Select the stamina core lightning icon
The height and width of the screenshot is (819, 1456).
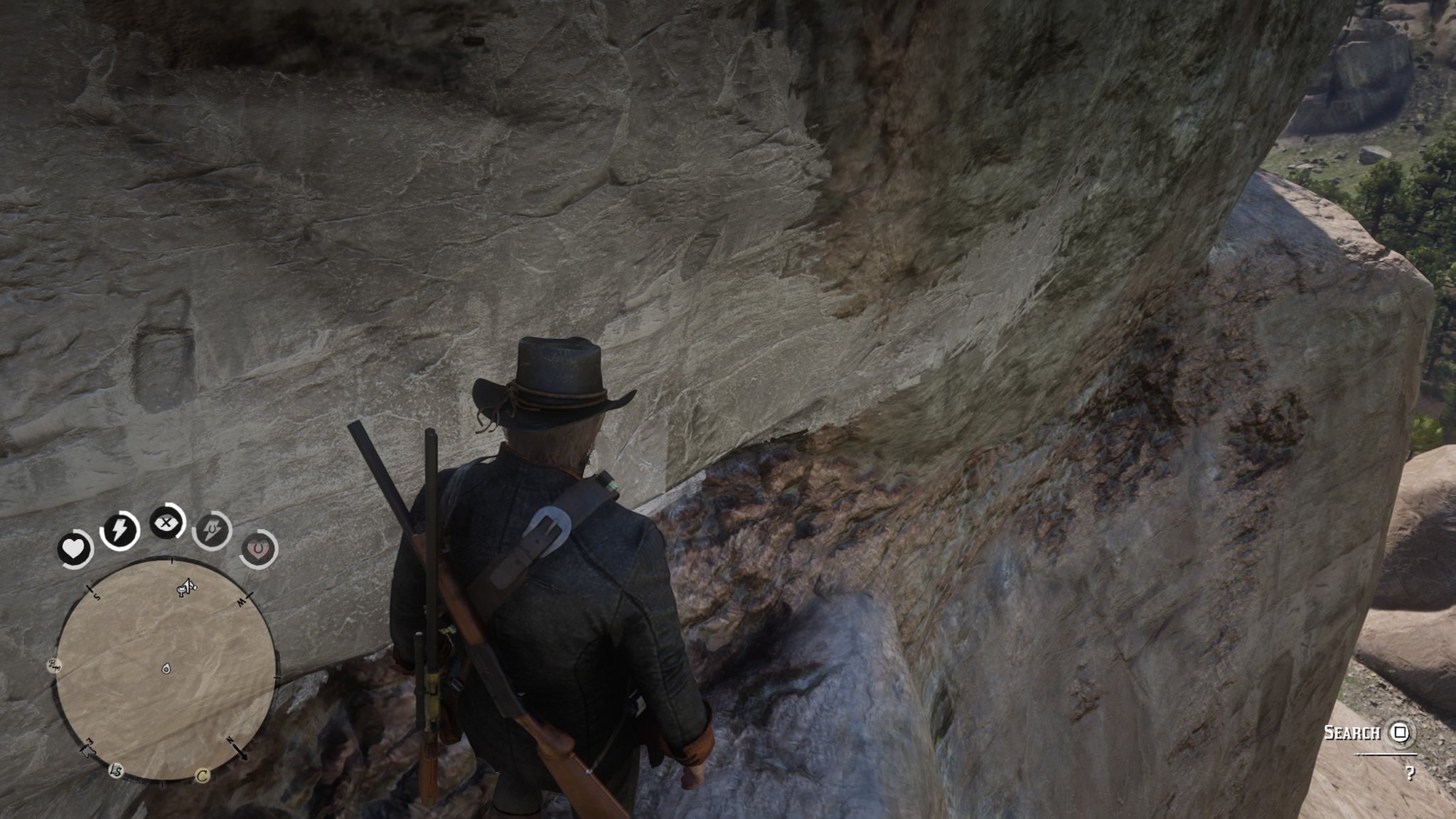coord(119,530)
